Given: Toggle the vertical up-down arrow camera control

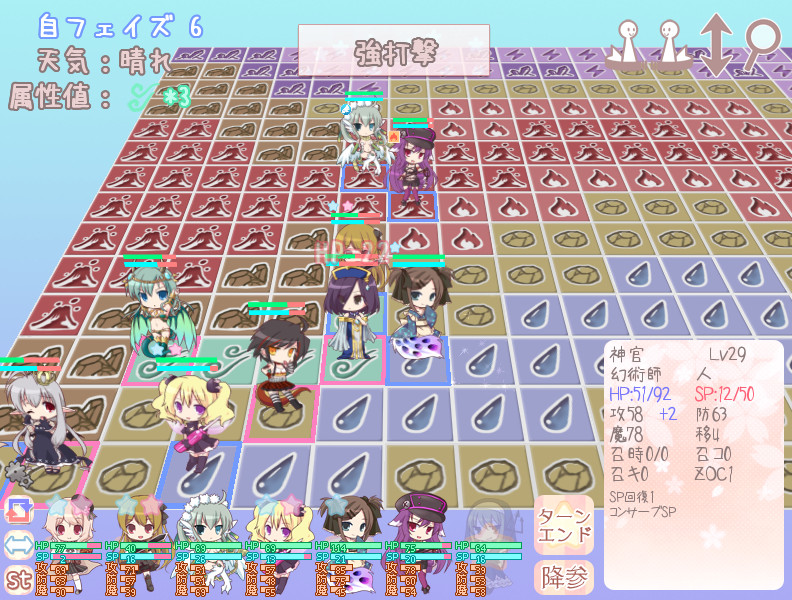Looking at the screenshot, I should (716, 46).
